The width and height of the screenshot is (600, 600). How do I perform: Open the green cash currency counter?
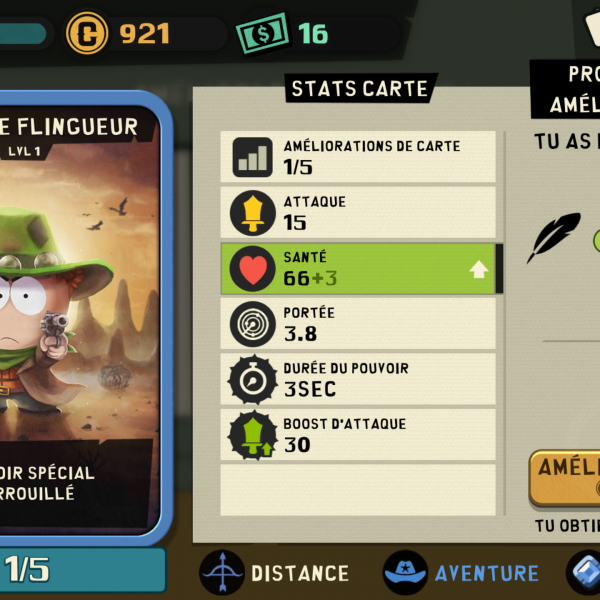285,34
